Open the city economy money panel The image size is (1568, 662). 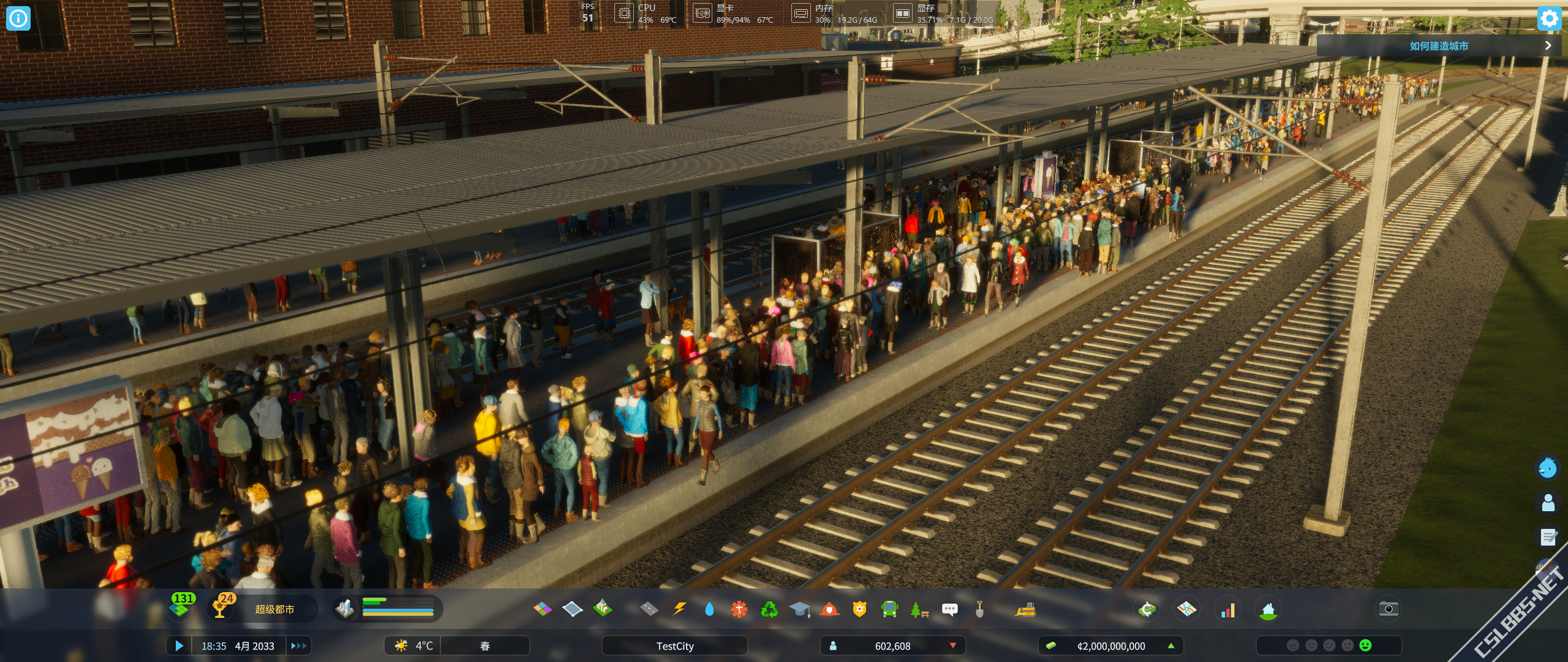click(1110, 645)
